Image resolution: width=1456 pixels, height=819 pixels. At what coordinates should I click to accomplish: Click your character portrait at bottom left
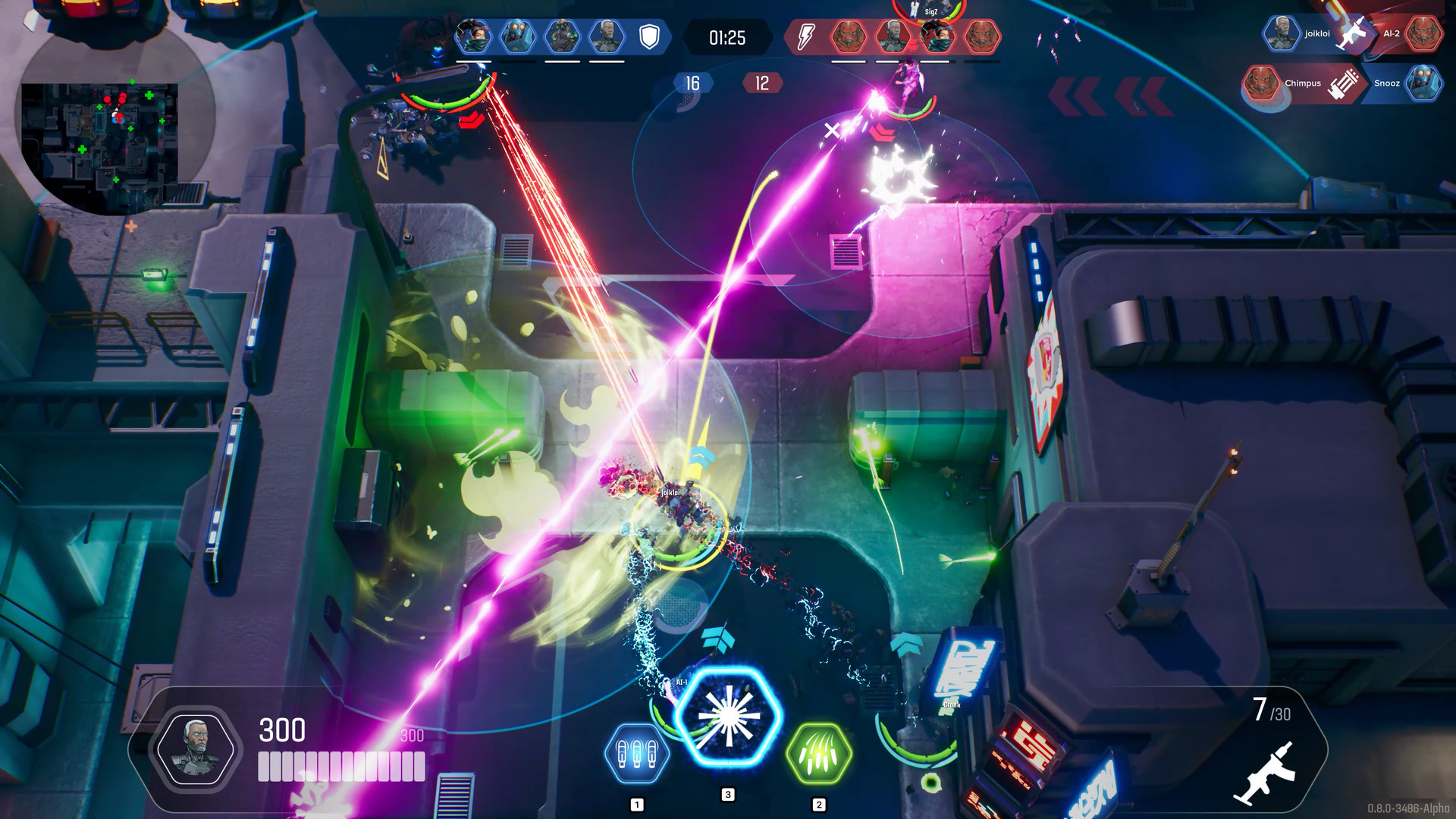click(197, 747)
